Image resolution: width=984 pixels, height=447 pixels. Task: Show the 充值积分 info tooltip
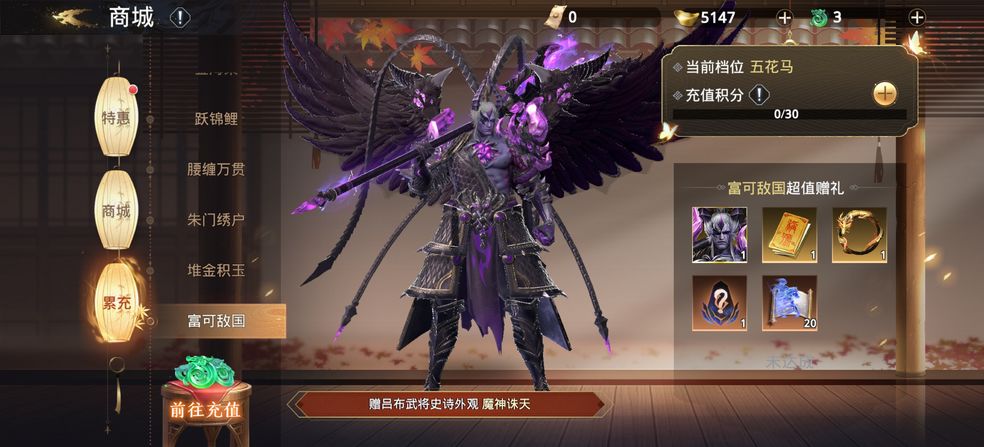(x=759, y=95)
